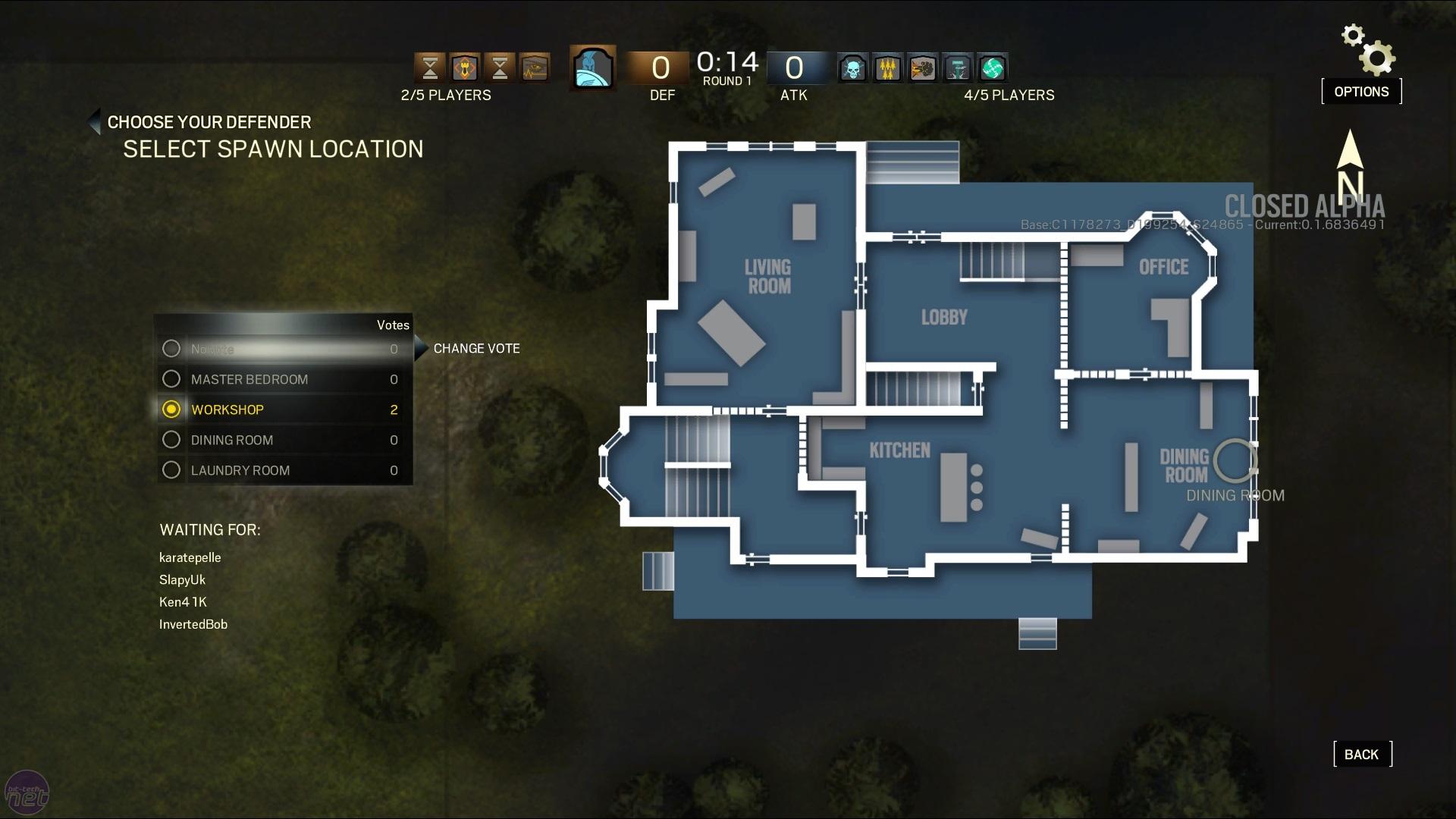Screen dimensions: 1456x819
Task: Click the Back button
Action: [x=1362, y=755]
